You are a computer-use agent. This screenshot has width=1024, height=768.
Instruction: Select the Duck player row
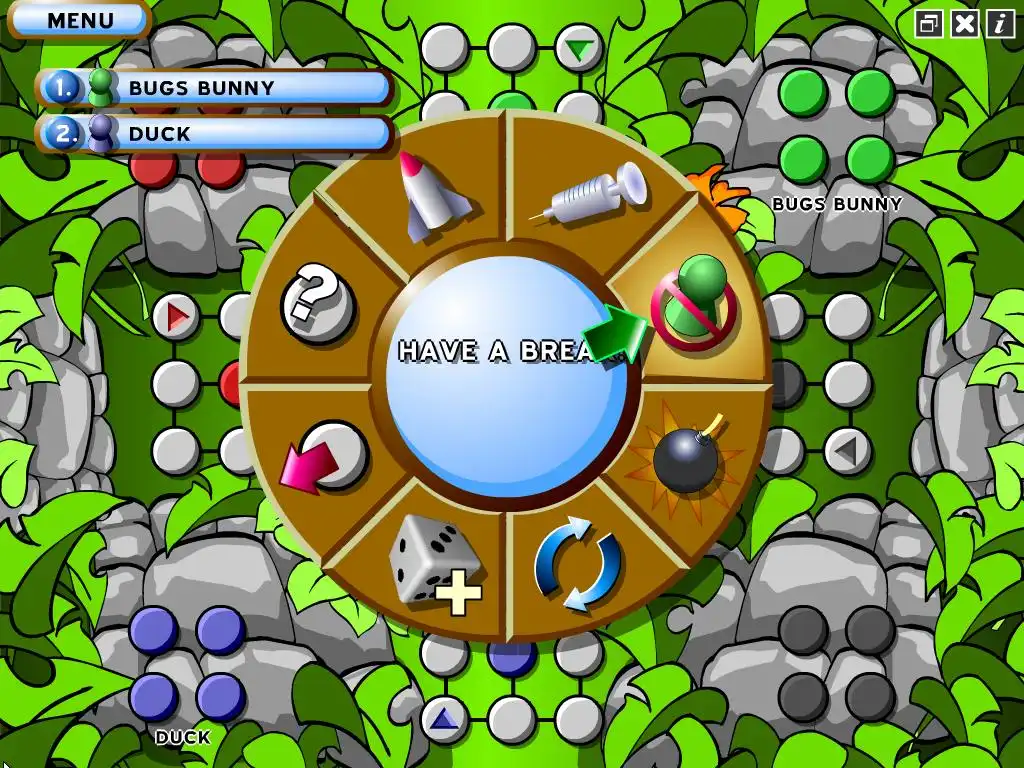point(215,133)
